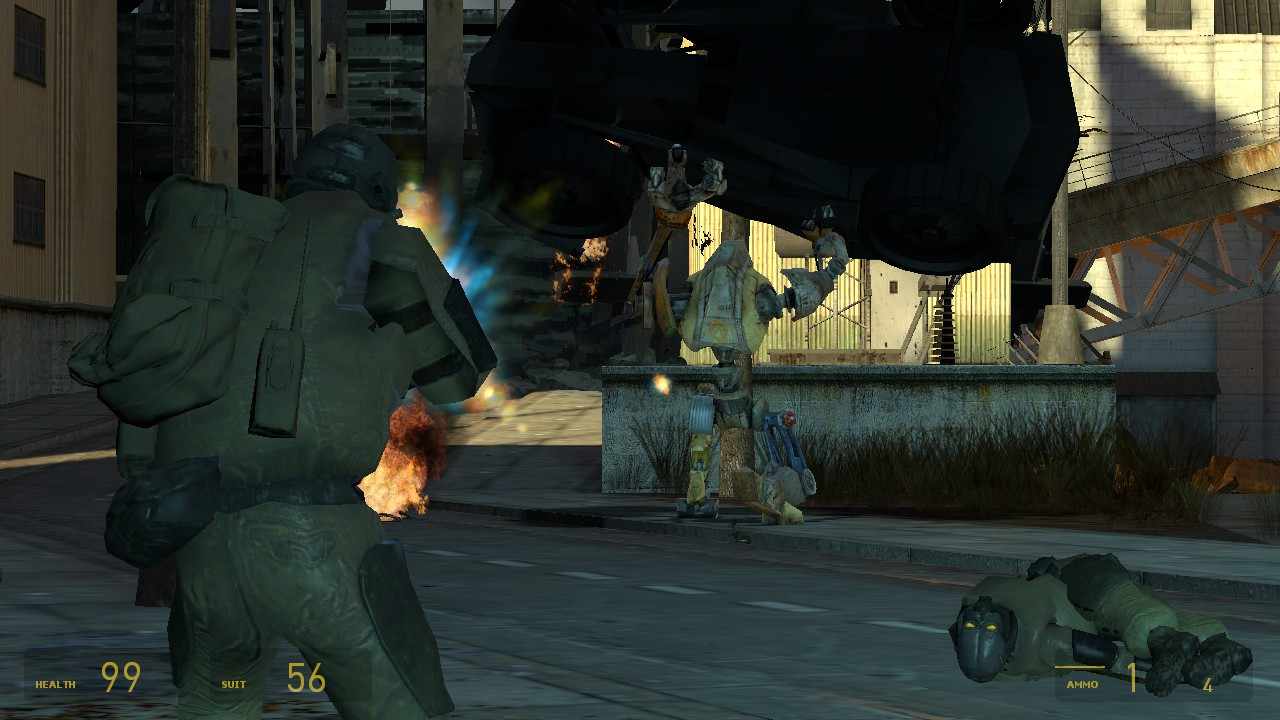The width and height of the screenshot is (1280, 720).
Task: Click the HEALTH label on the HUD
Action: [56, 684]
